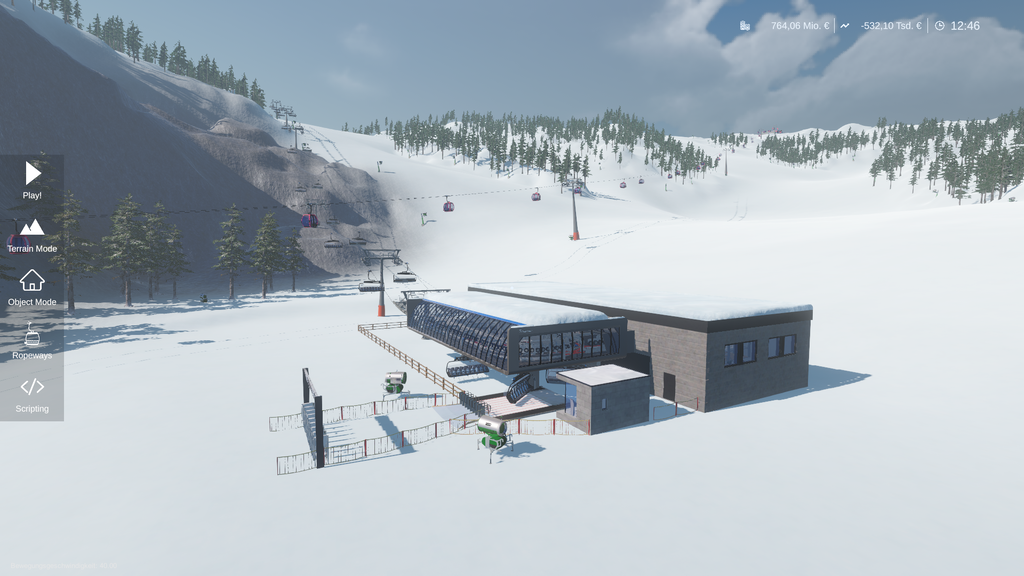Open Object Mode
The image size is (1024, 576).
click(x=32, y=287)
